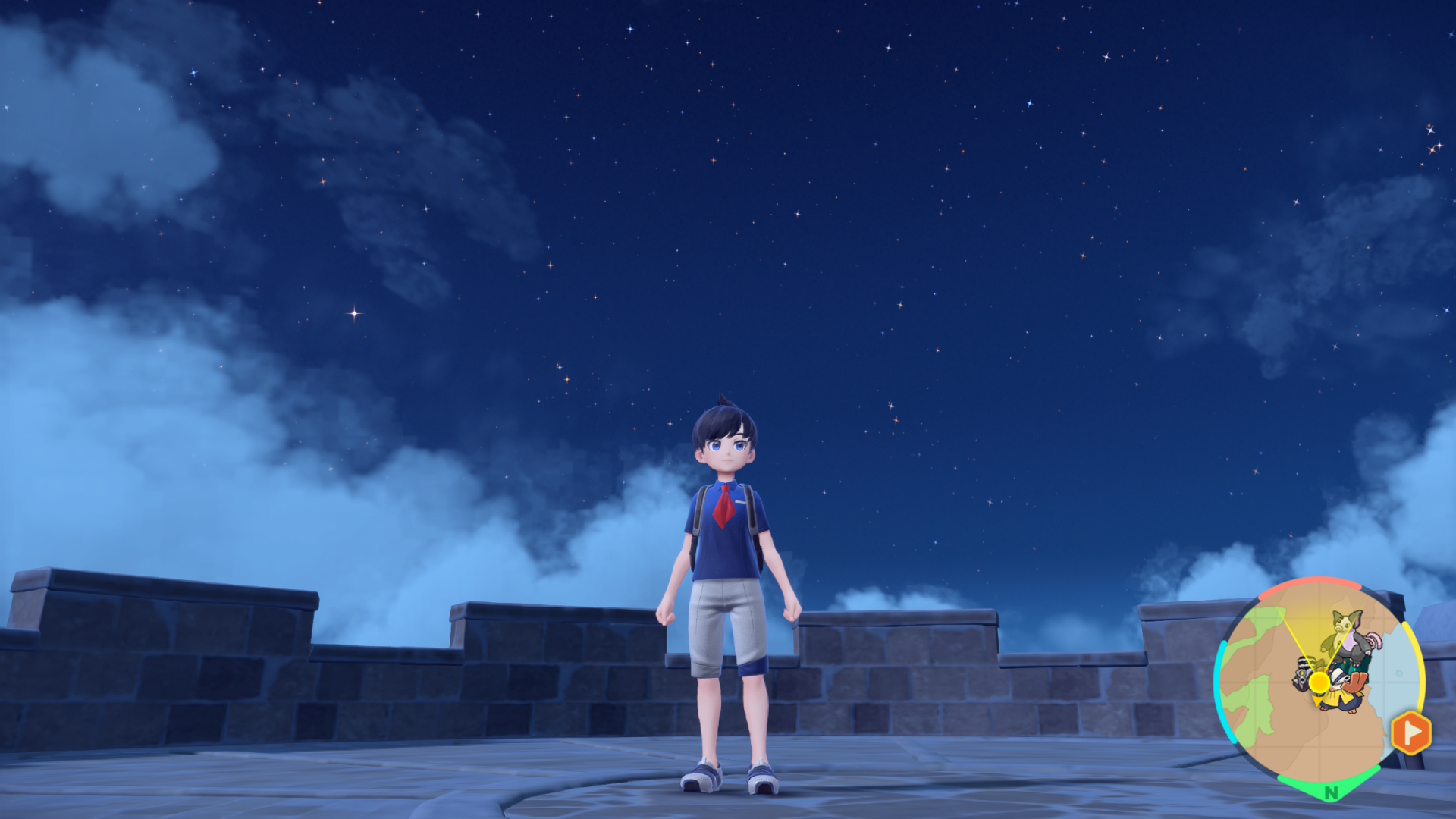Click the yellow player position dot

1319,682
